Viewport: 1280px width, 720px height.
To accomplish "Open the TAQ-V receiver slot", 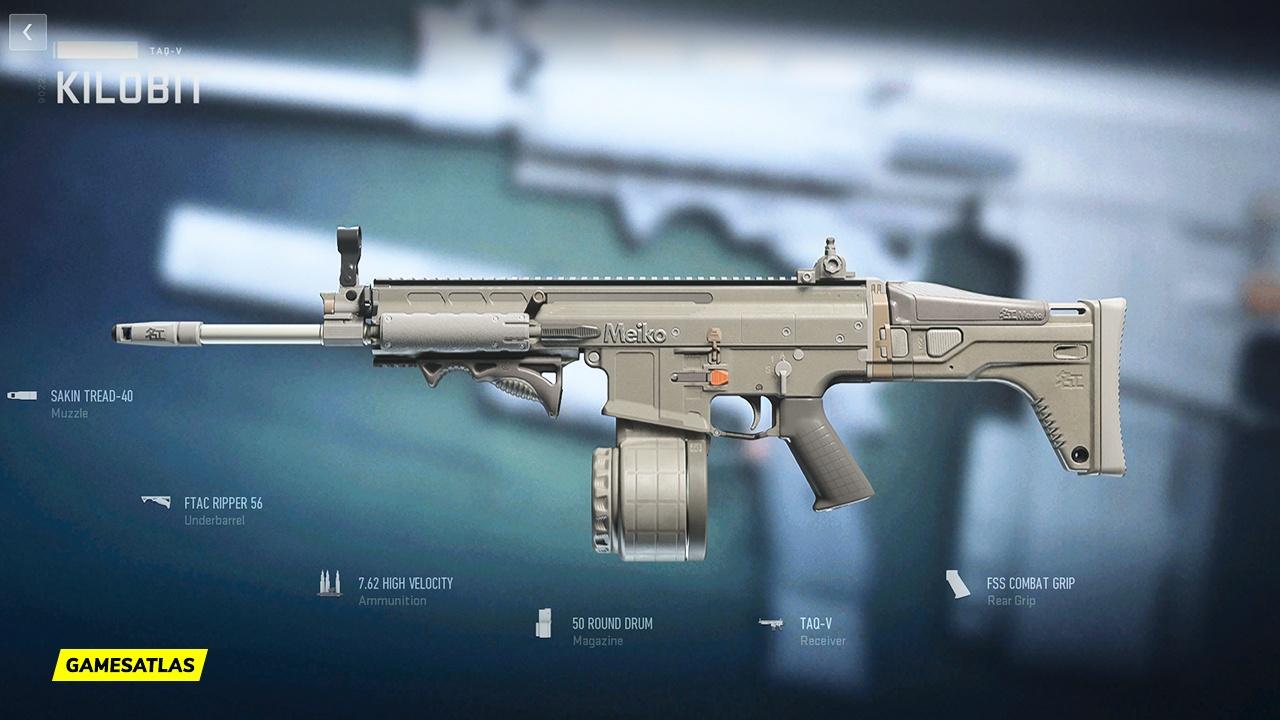I will click(815, 623).
